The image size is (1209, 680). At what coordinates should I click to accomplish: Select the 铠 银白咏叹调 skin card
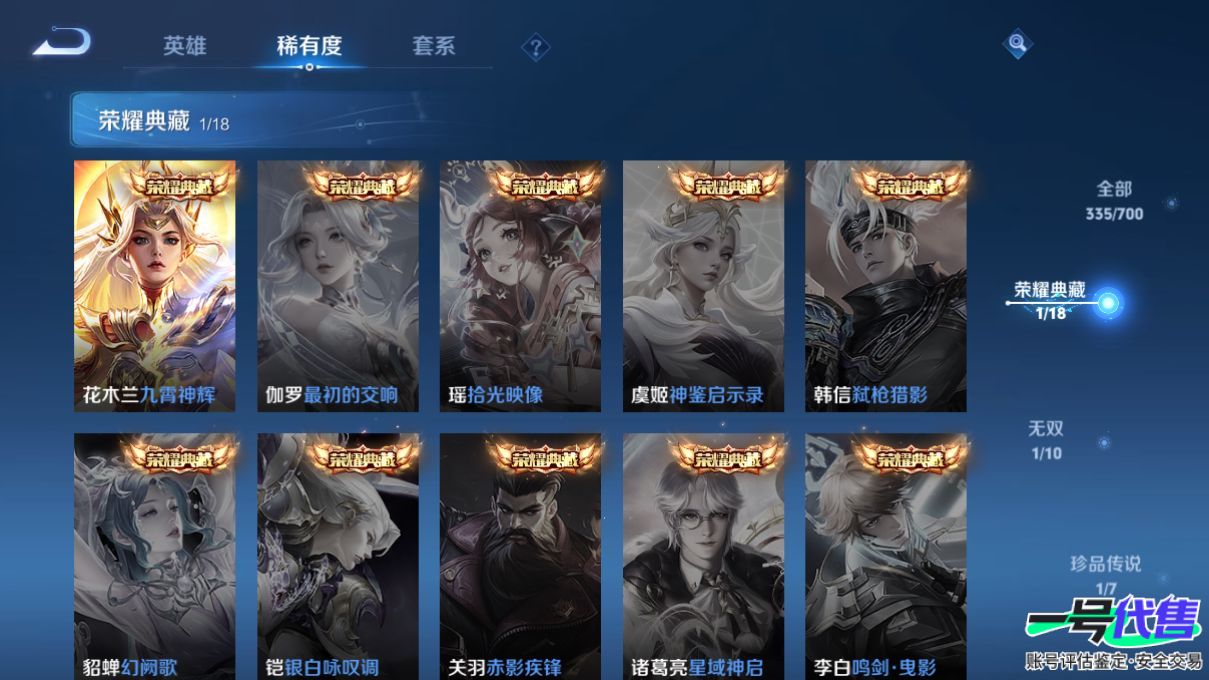[x=338, y=556]
